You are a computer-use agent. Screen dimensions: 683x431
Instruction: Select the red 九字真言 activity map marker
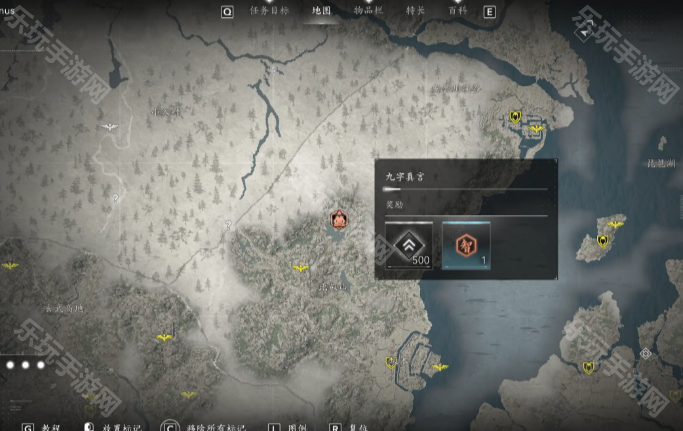click(338, 220)
